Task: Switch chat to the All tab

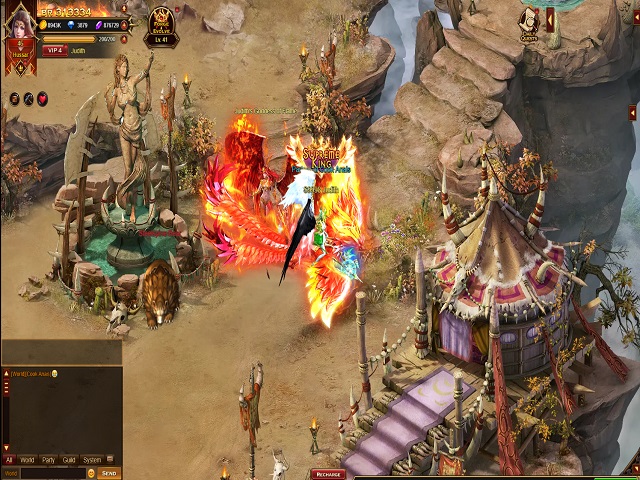Action: (x=9, y=460)
